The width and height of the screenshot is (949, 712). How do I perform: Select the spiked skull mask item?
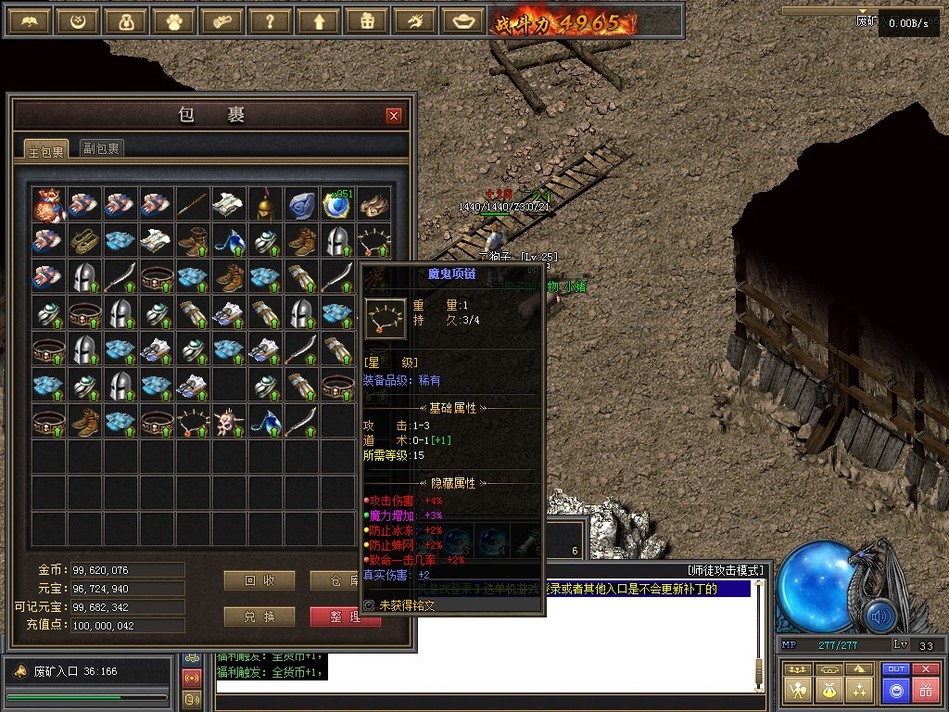228,421
